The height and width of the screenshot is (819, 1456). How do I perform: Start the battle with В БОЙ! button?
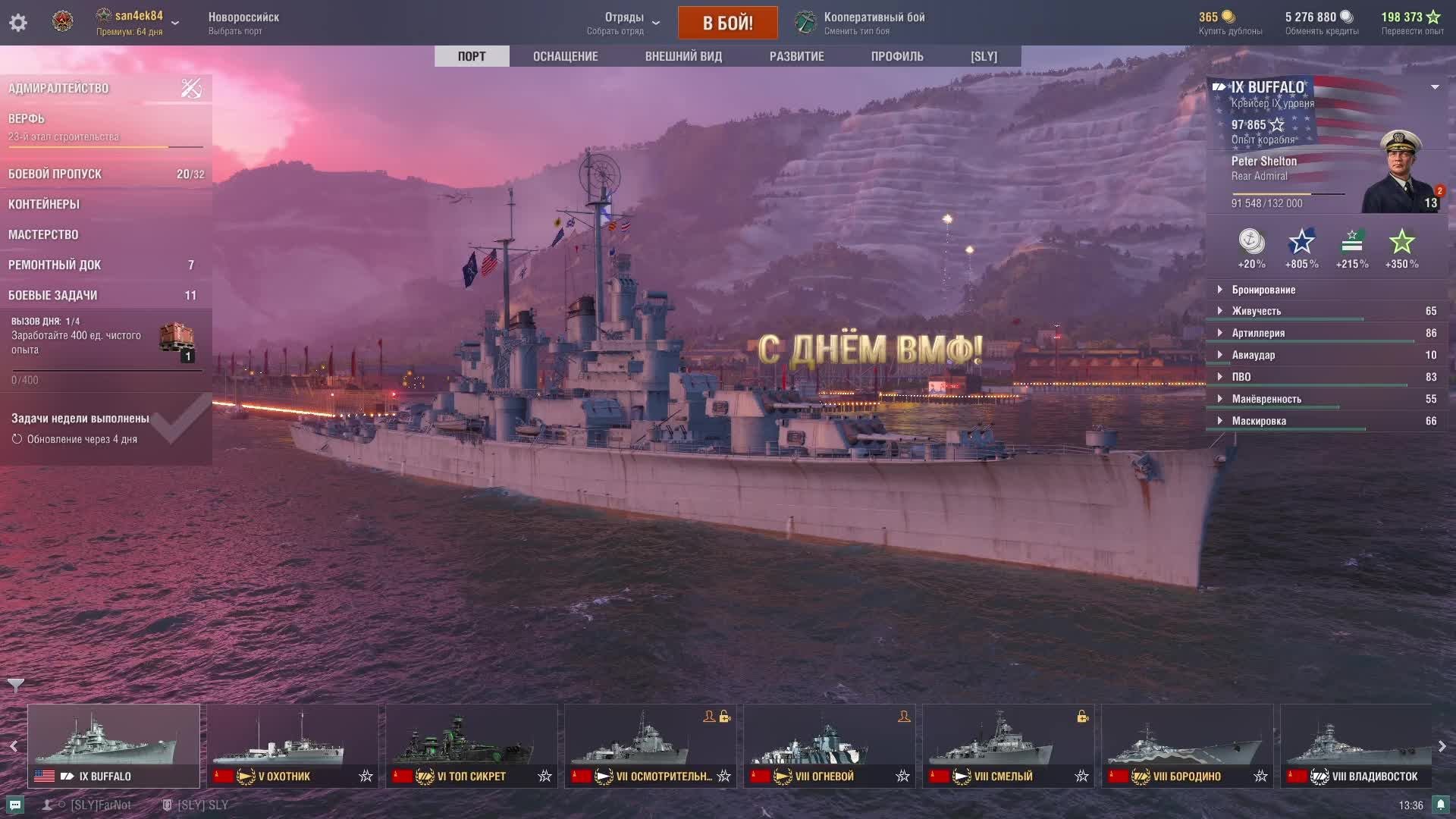pyautogui.click(x=727, y=23)
